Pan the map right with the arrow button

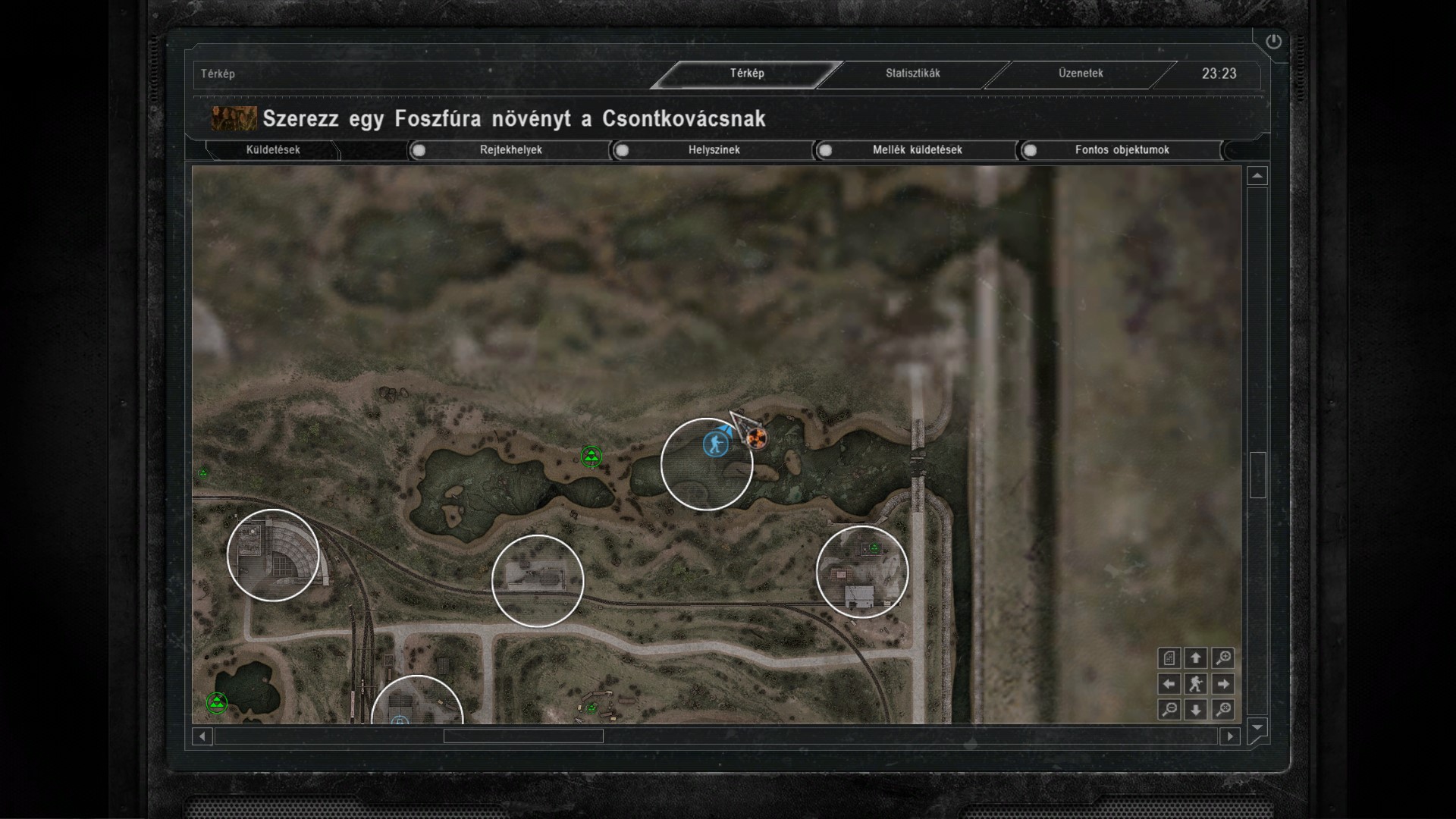coord(1222,684)
